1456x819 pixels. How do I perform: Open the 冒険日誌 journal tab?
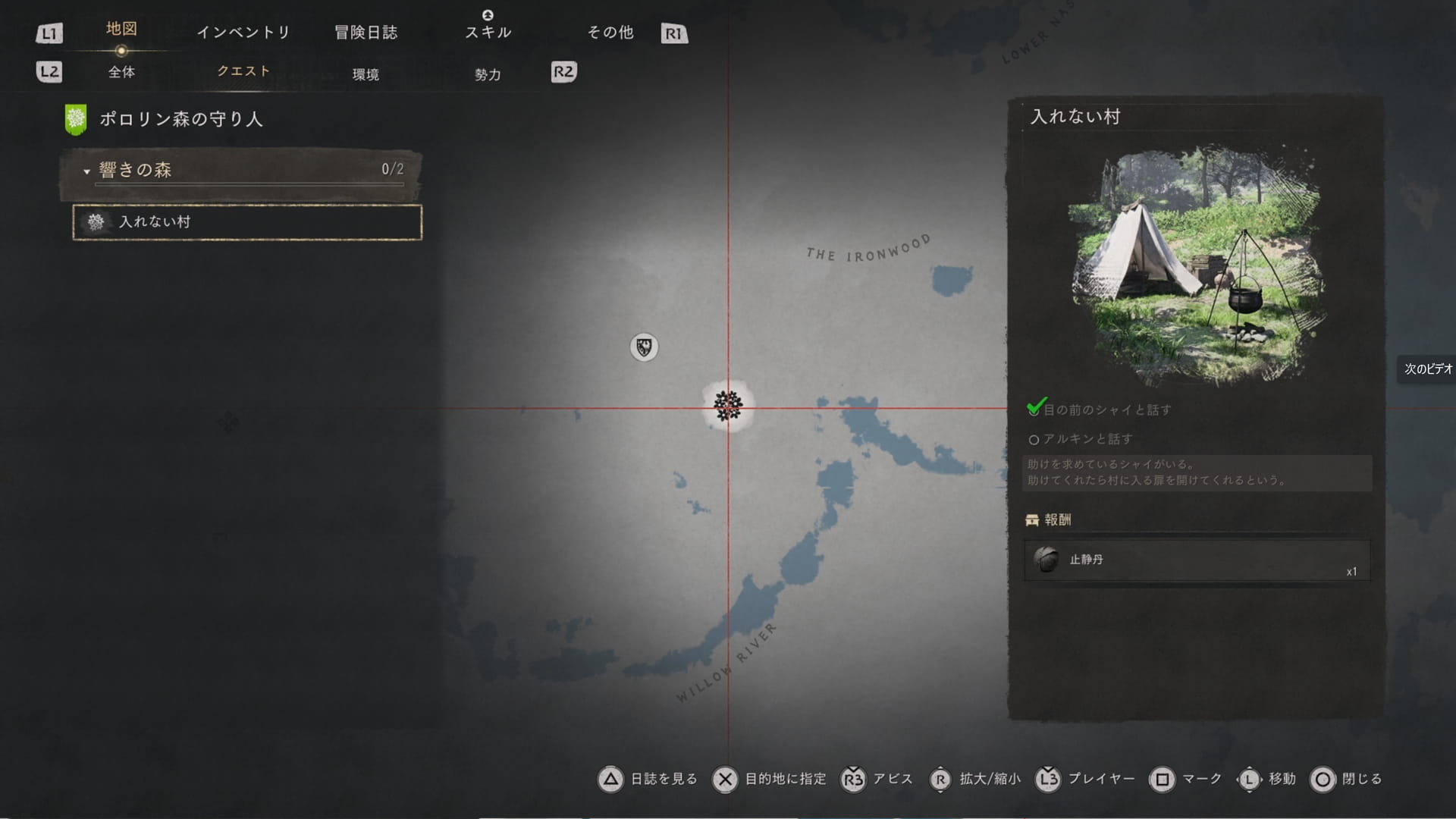click(366, 33)
